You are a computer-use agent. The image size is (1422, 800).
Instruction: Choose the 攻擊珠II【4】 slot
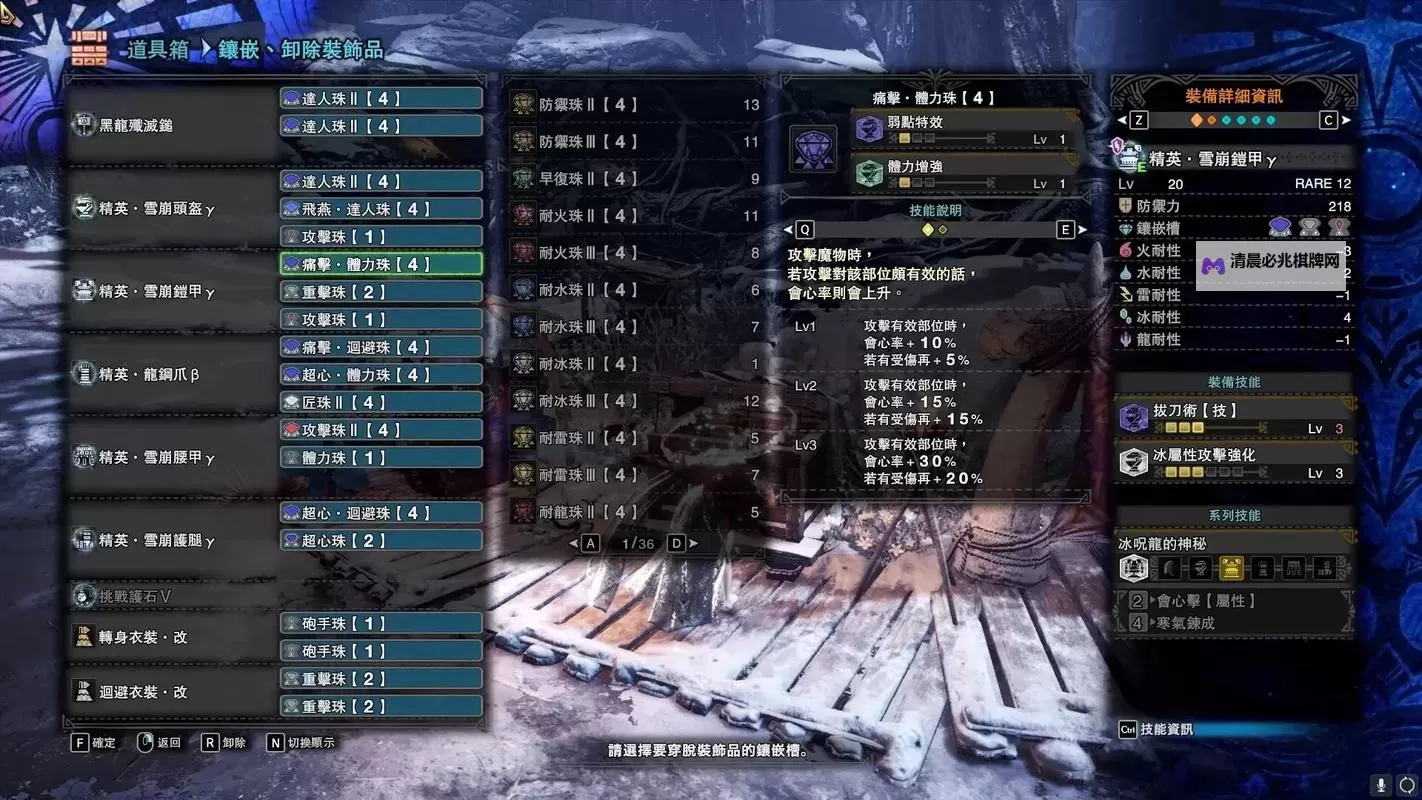381,430
